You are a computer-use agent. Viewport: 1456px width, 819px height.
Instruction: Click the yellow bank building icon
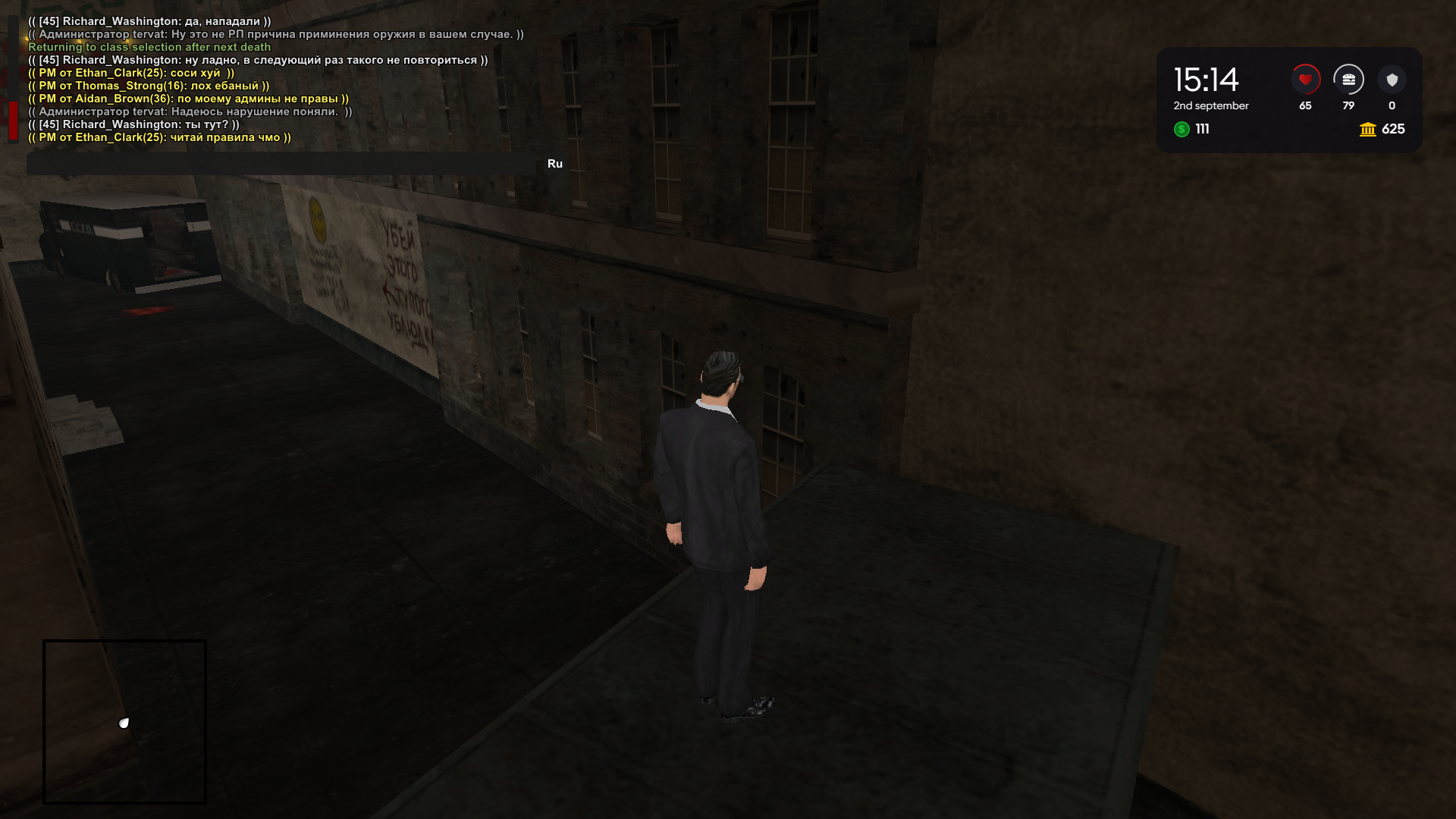(x=1368, y=130)
